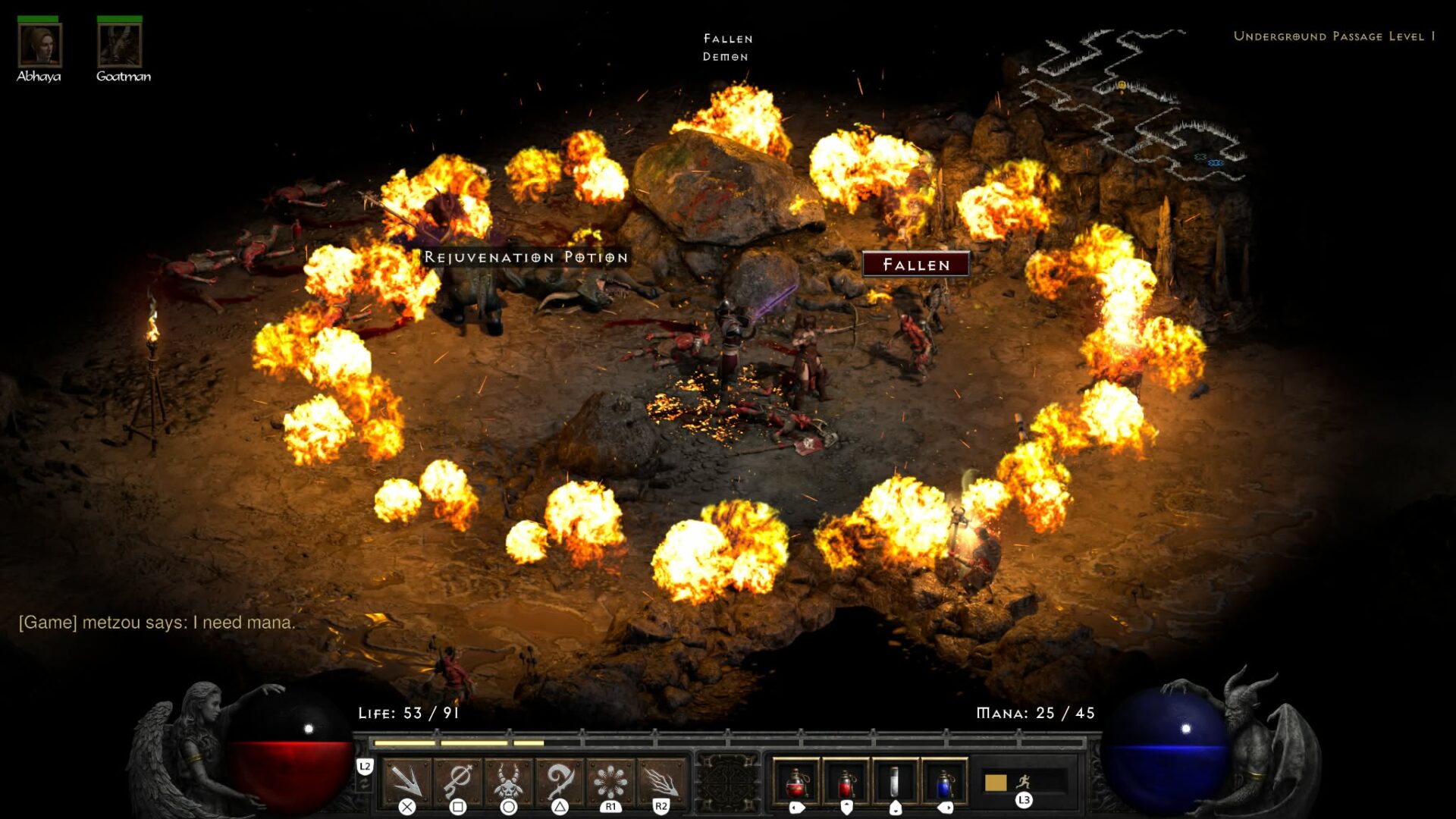
Task: Use the arrow attack skill
Action: 406,781
